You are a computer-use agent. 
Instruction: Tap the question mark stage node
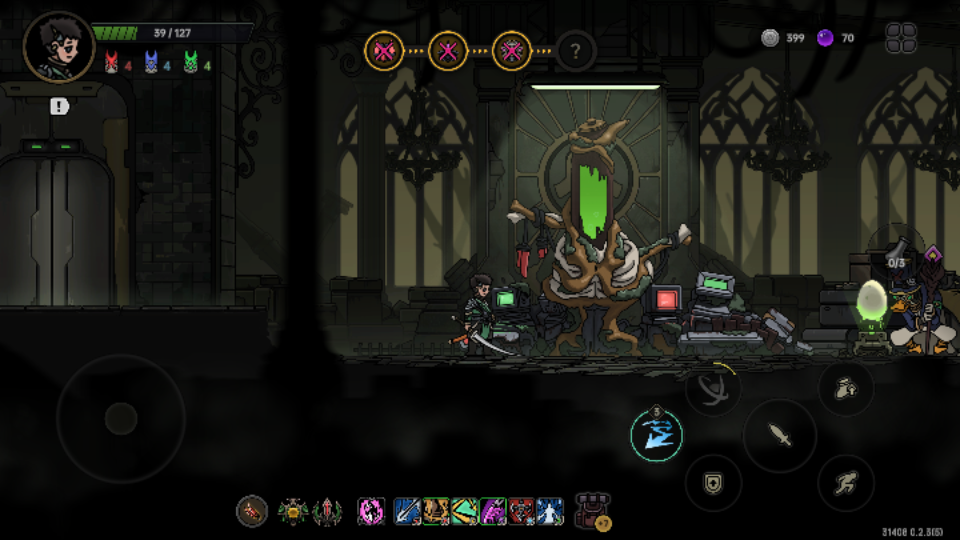[x=576, y=49]
